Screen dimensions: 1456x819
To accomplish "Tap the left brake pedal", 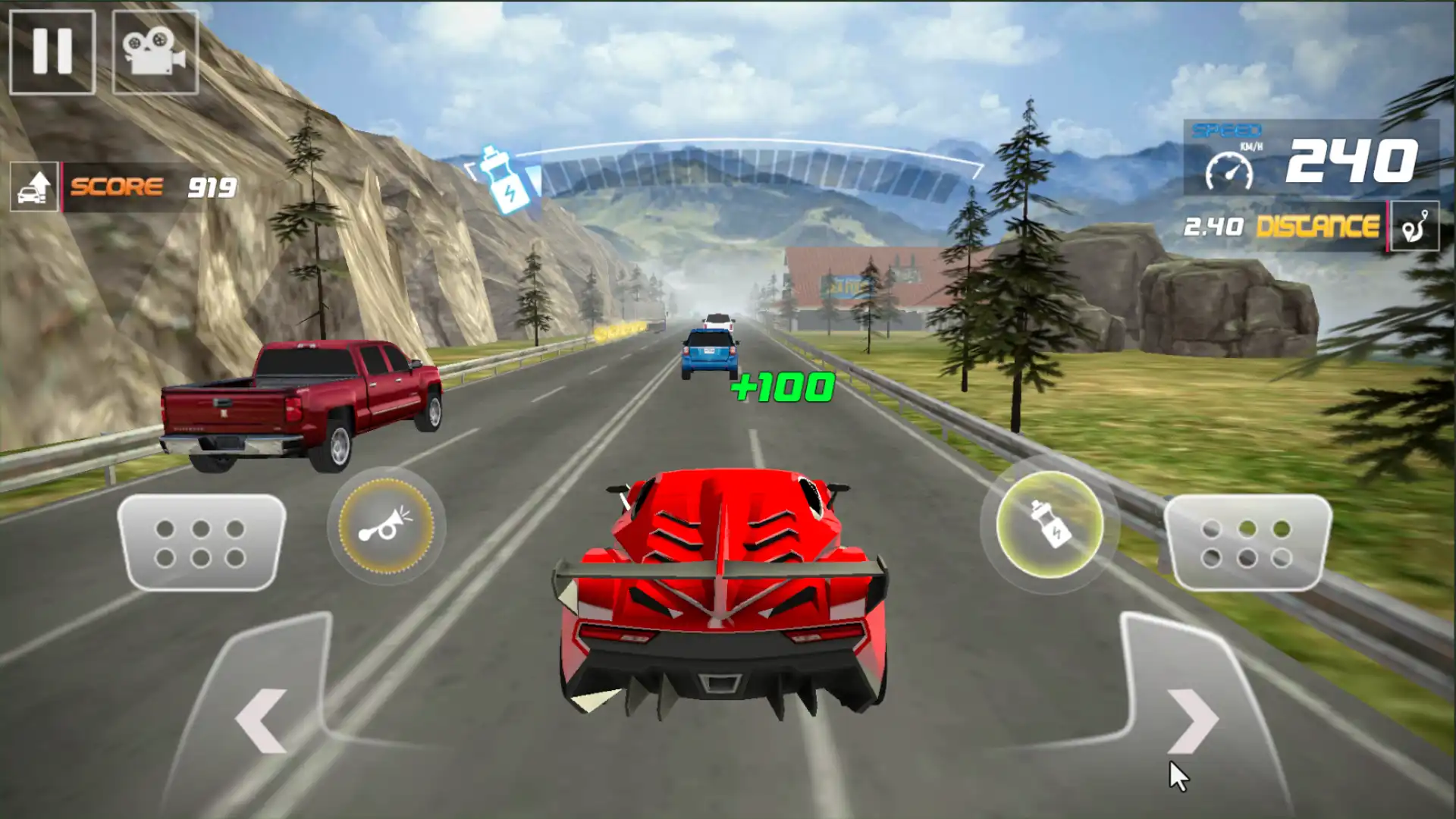I will click(201, 543).
